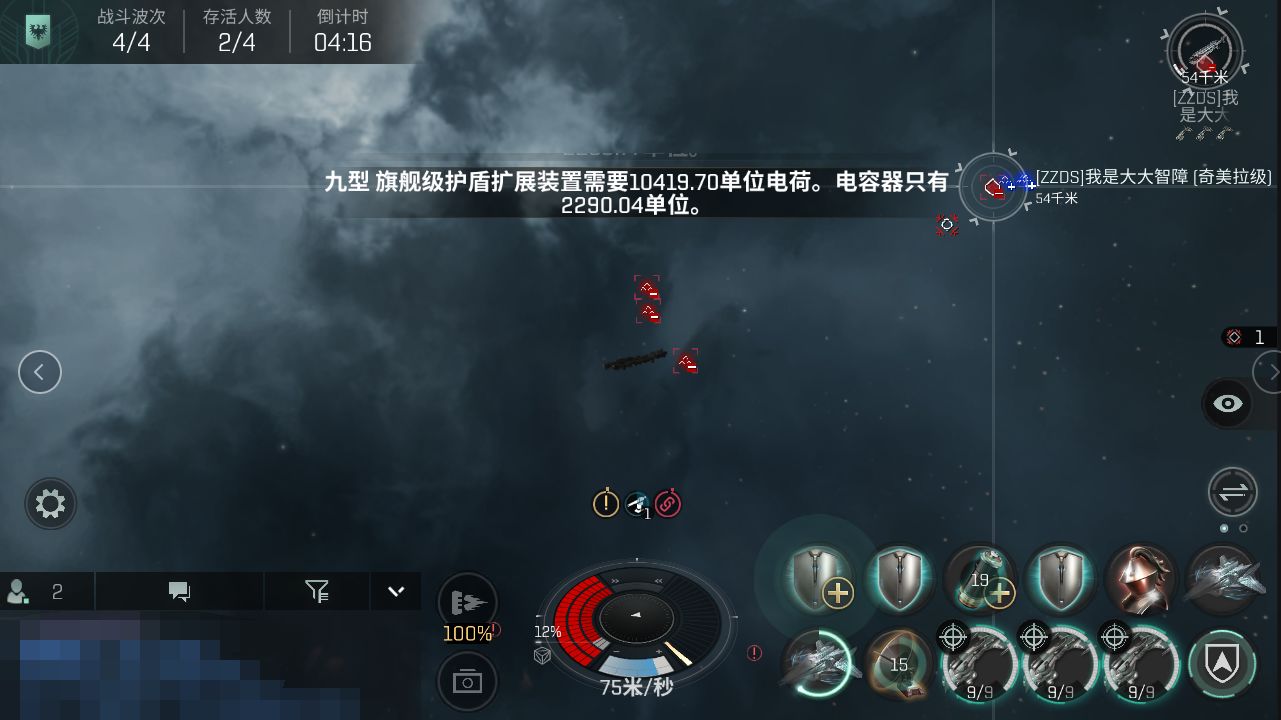
Task: Open the overview filter funnel
Action: tap(316, 591)
